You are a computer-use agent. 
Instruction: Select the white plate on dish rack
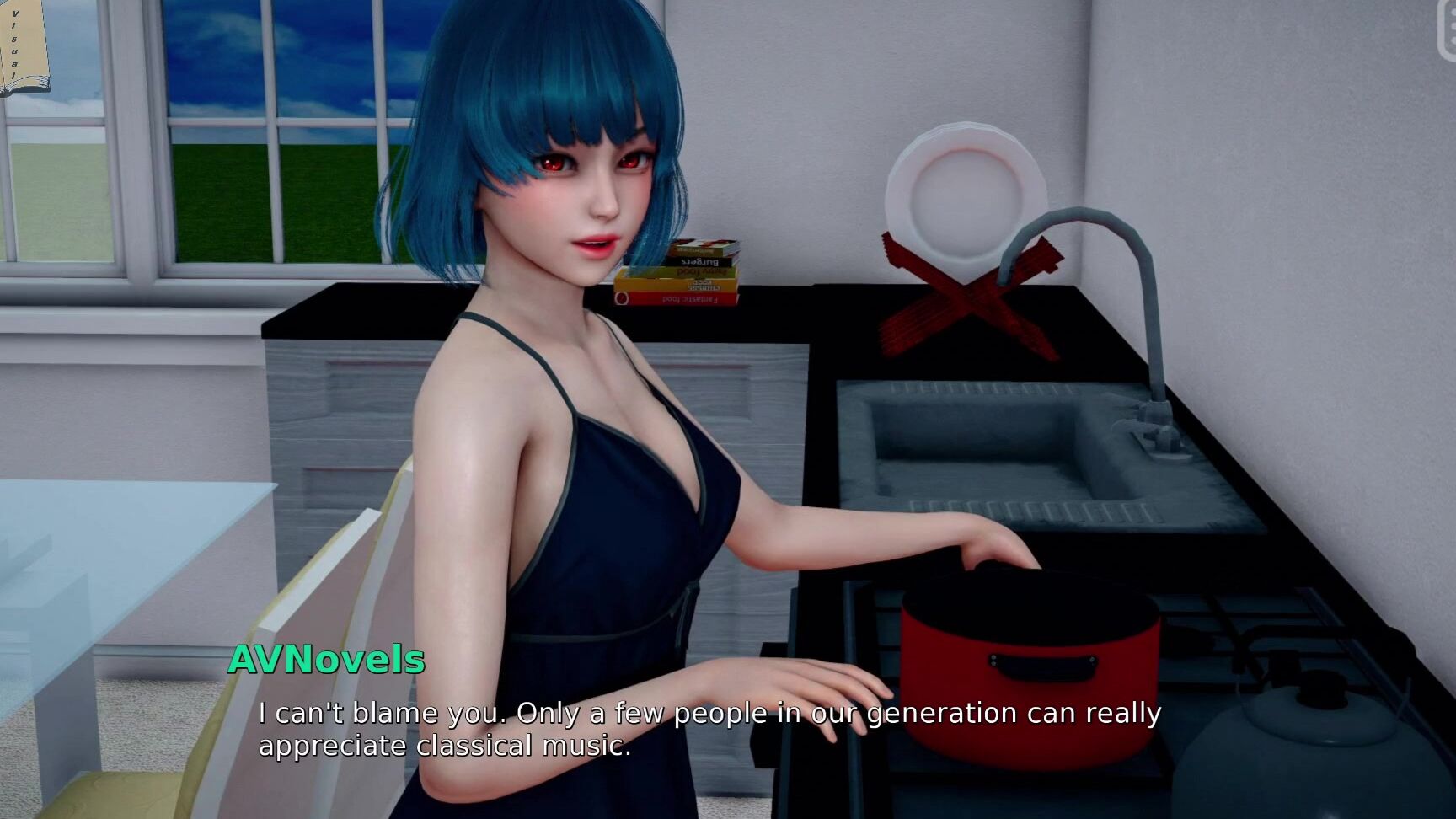pyautogui.click(x=969, y=190)
